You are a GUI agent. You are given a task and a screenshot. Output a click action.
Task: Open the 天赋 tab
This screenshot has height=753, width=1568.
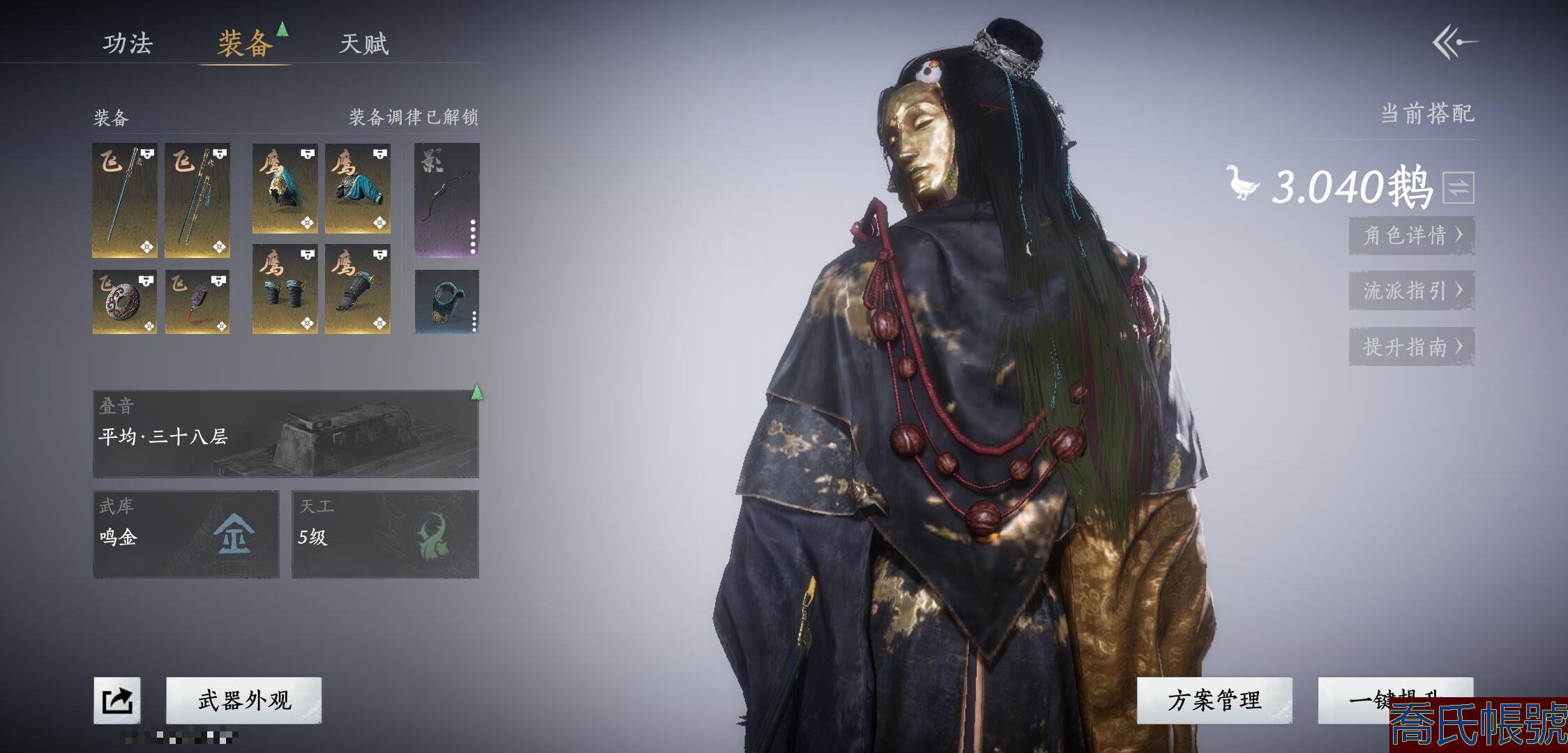363,44
